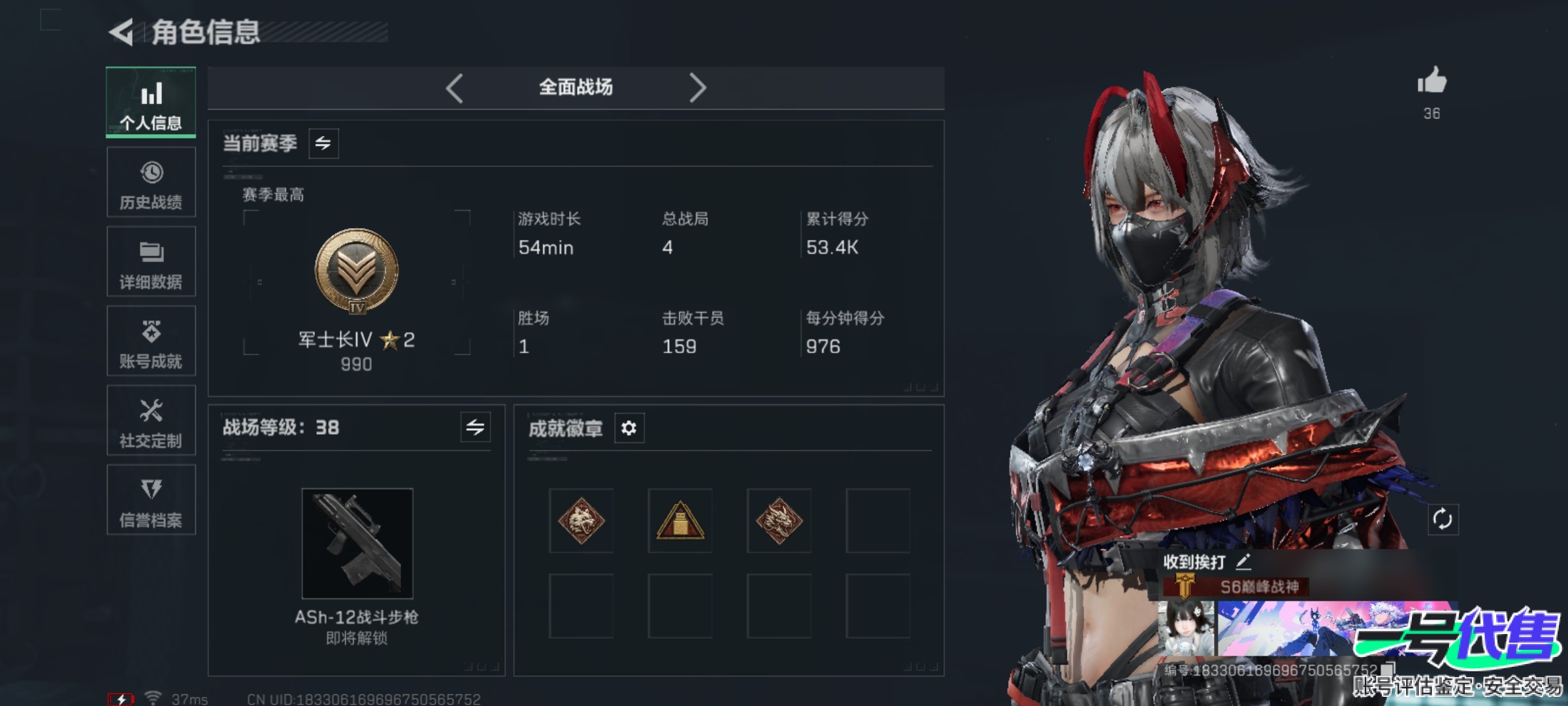View the 信誉档案 tab

[x=151, y=500]
